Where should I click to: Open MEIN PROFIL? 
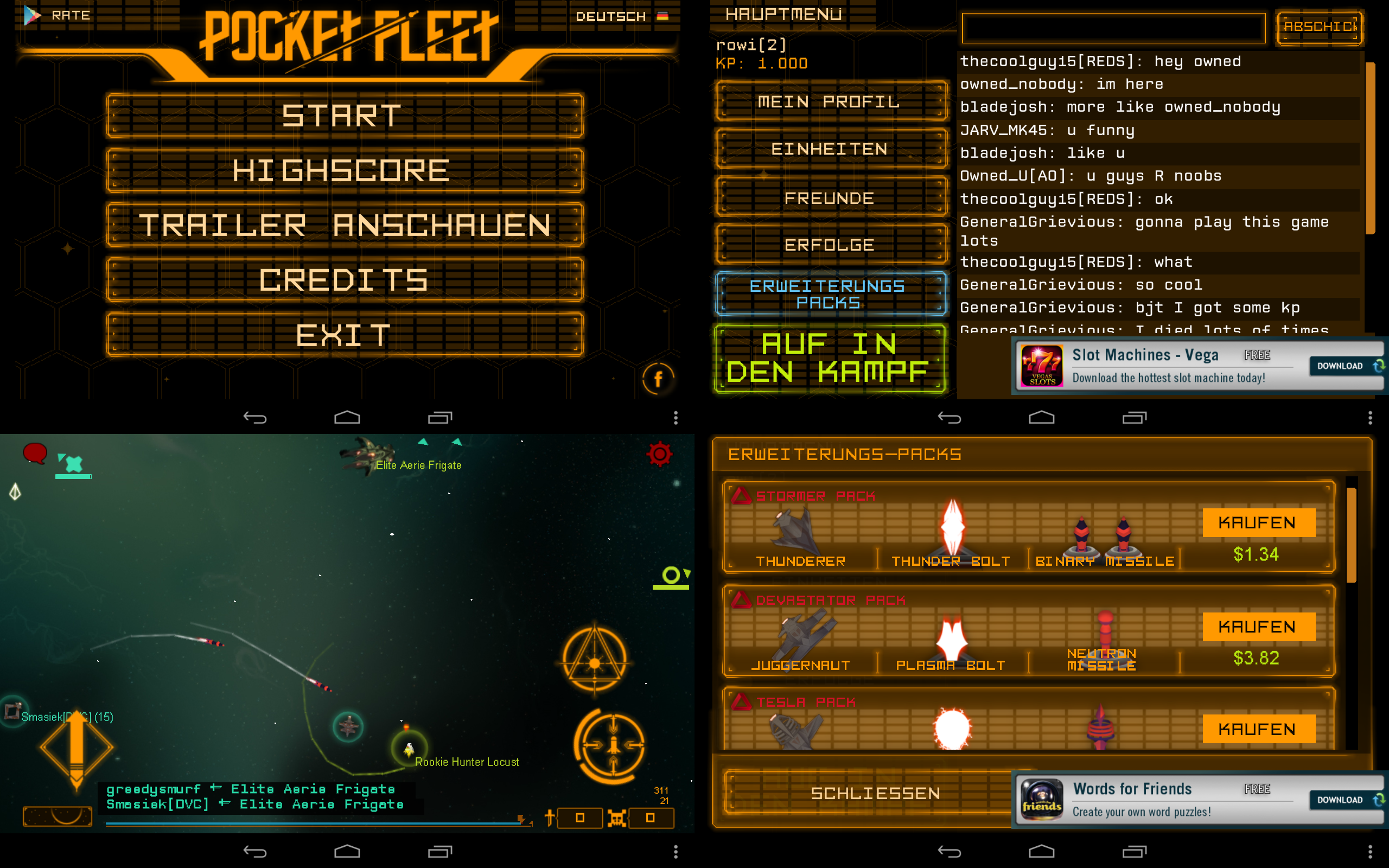(830, 101)
